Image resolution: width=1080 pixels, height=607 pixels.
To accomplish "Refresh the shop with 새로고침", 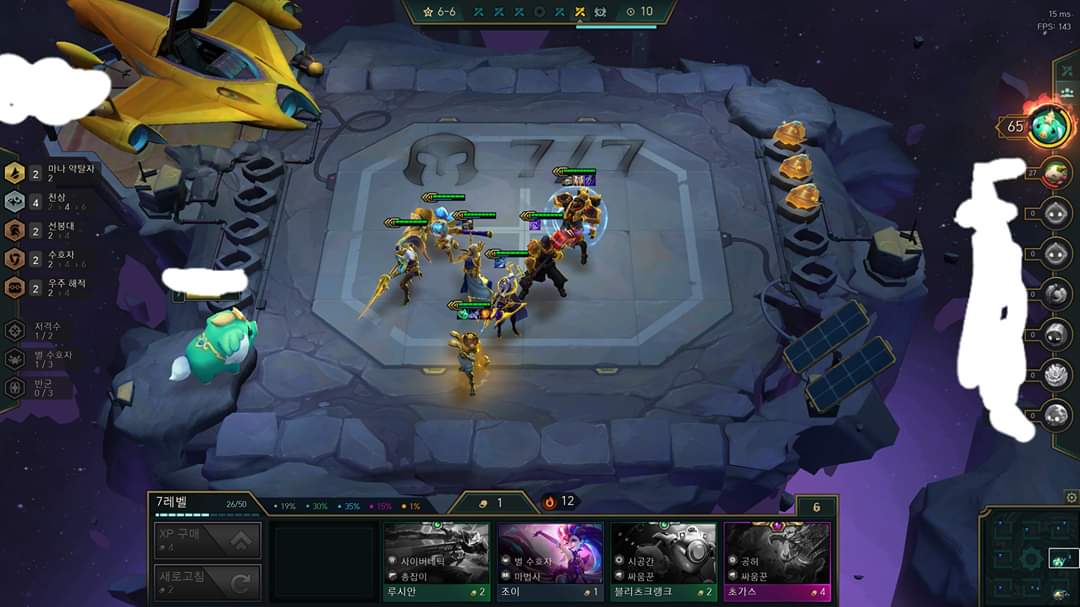I will point(209,582).
